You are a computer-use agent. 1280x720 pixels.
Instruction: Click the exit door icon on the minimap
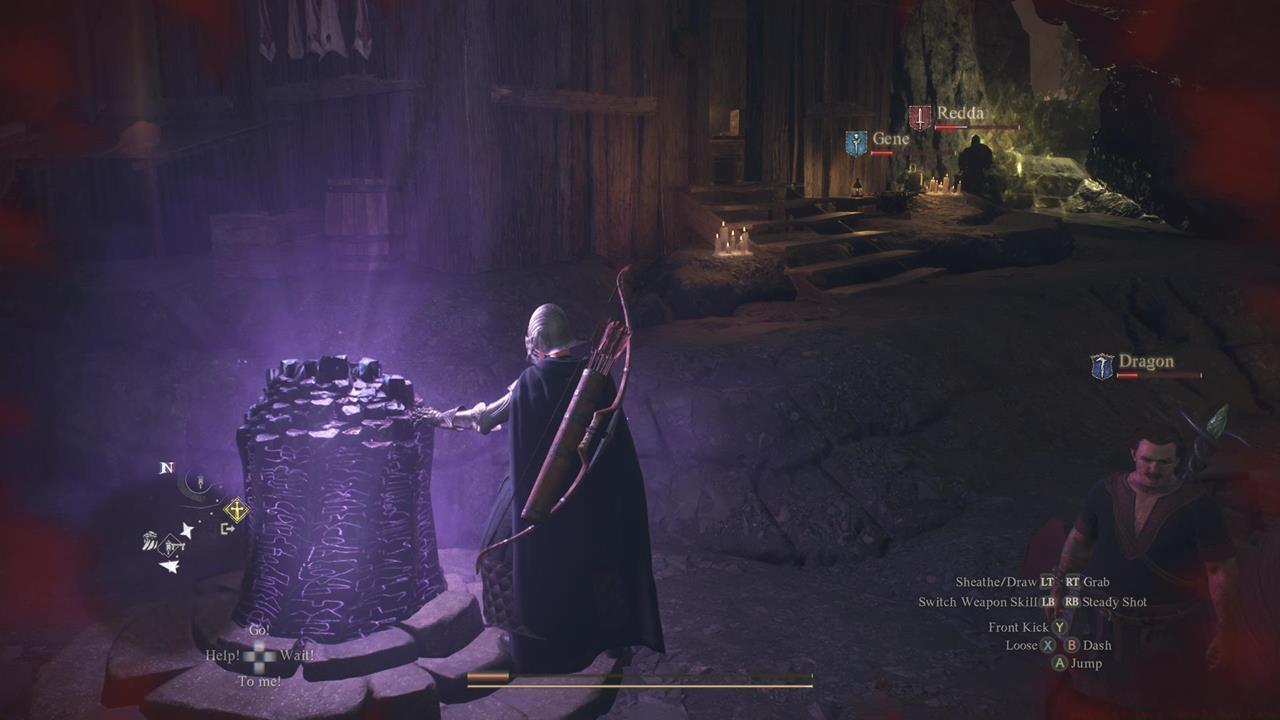pos(228,528)
